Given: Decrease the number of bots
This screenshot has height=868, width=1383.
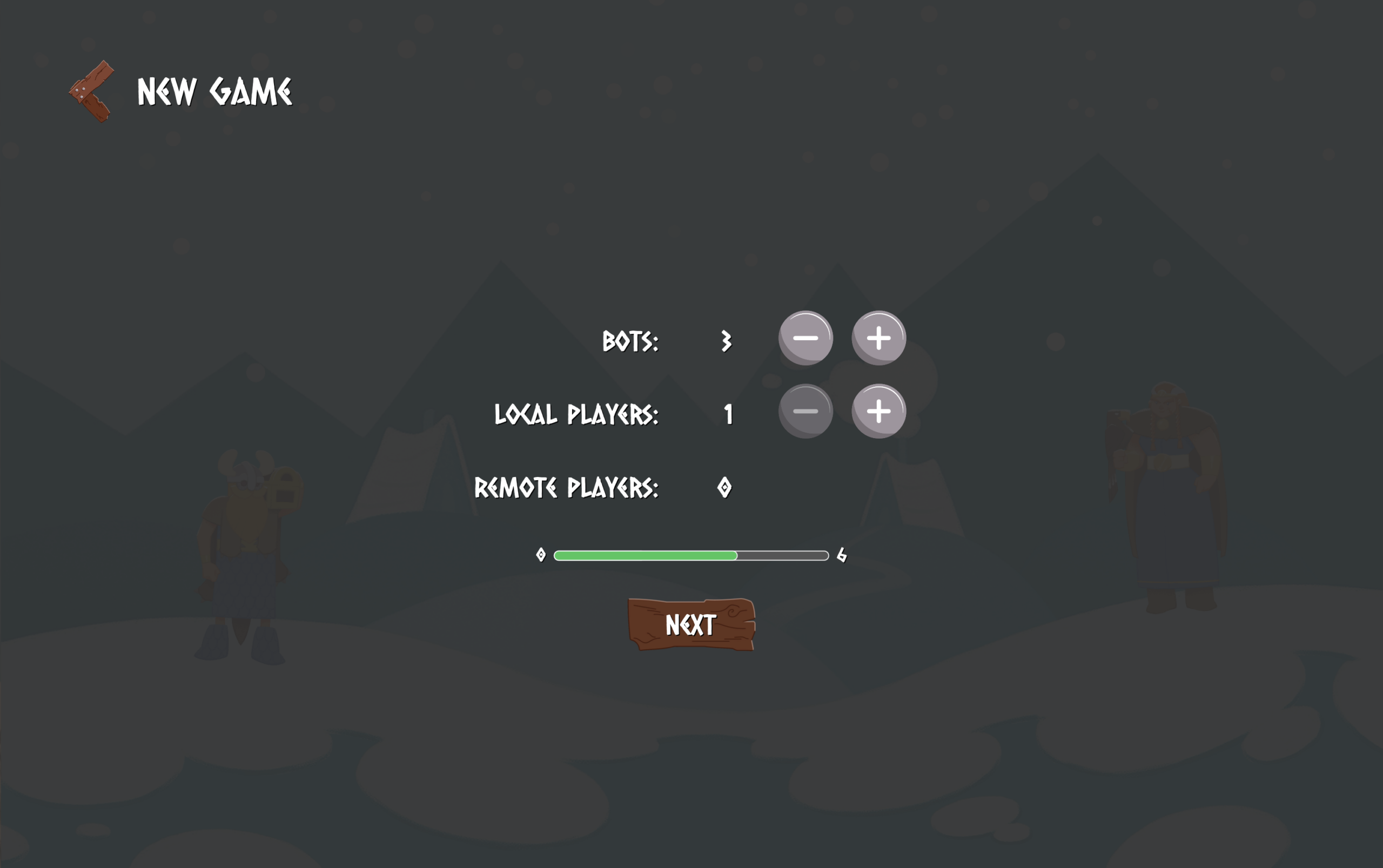Looking at the screenshot, I should coord(805,338).
